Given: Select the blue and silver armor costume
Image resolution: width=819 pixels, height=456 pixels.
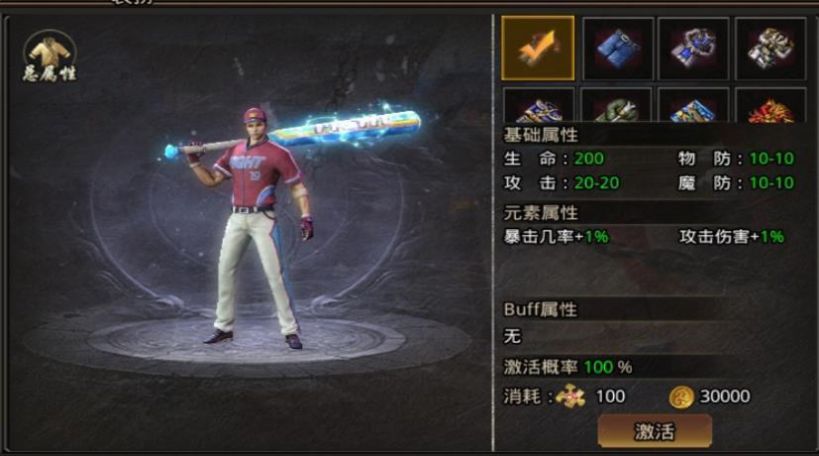Looking at the screenshot, I should click(x=693, y=47).
